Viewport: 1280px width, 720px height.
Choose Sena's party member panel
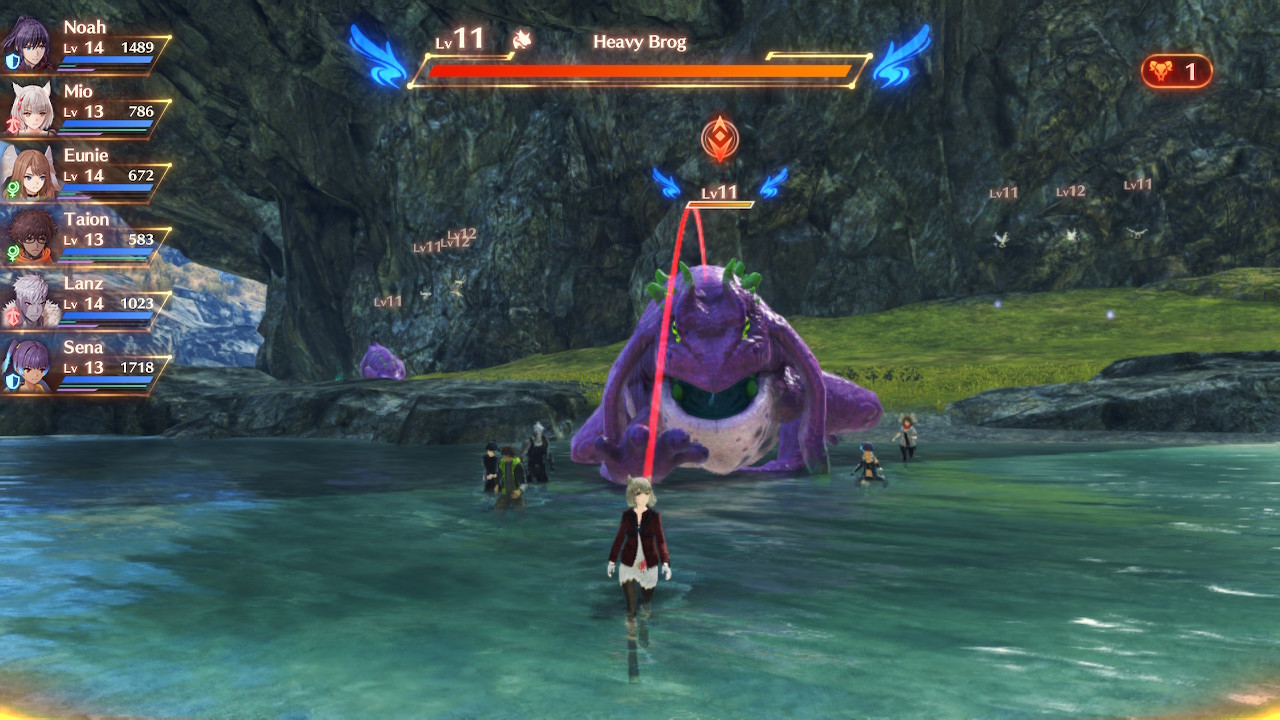click(x=86, y=364)
